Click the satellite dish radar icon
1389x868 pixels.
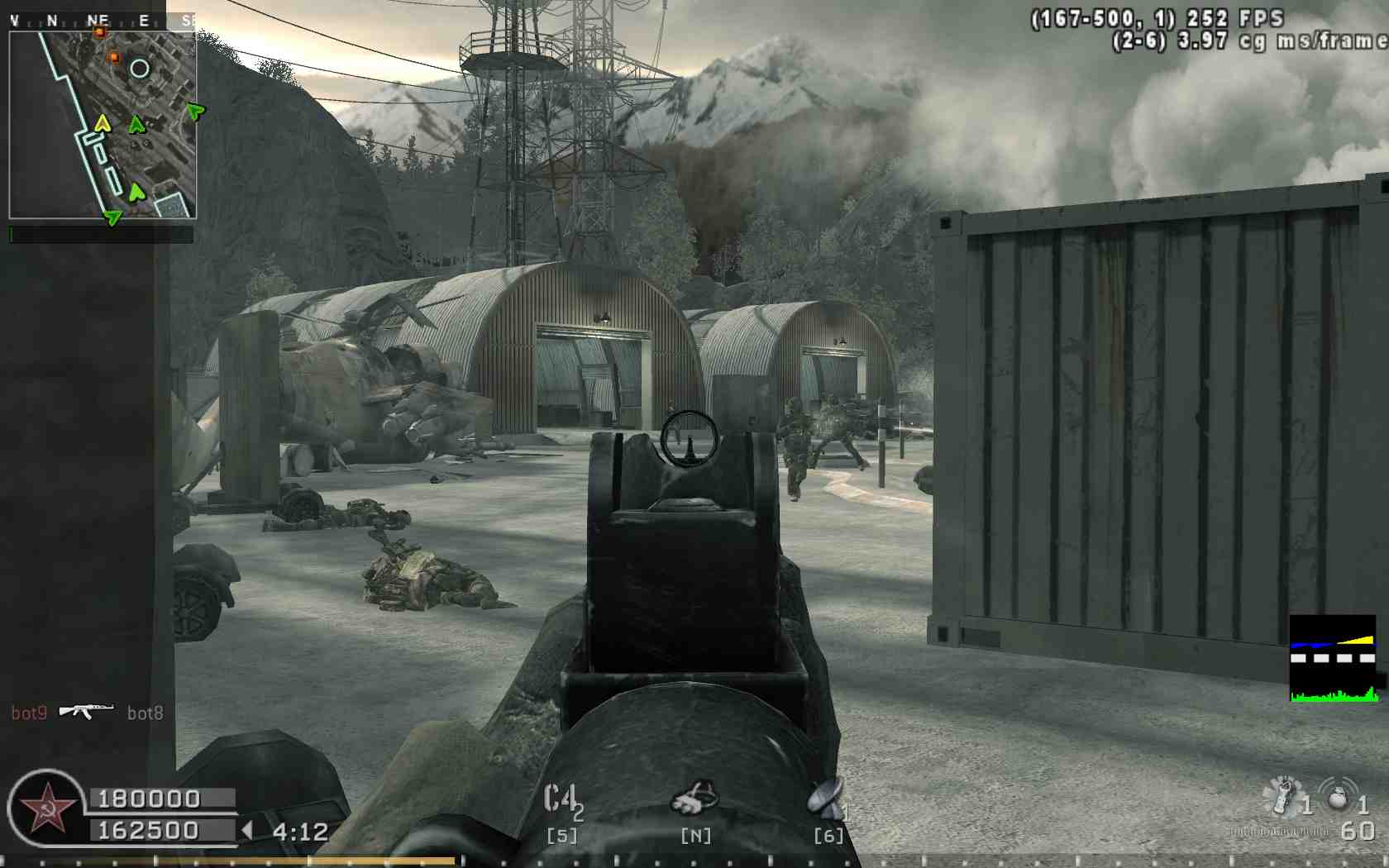tap(826, 797)
